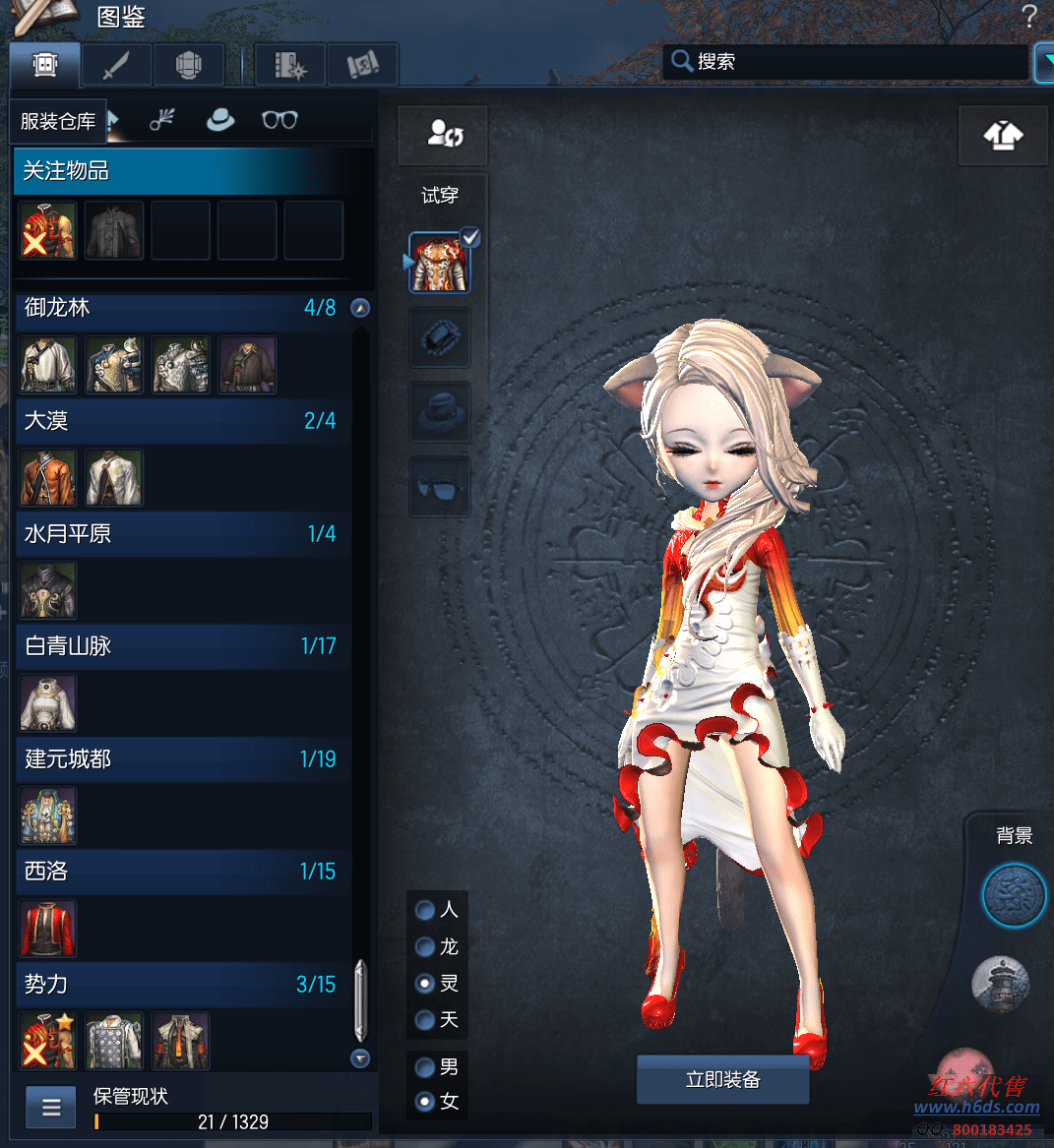Screen dimensions: 1054x1148
Task: Open the glasses accessory category
Action: (279, 120)
